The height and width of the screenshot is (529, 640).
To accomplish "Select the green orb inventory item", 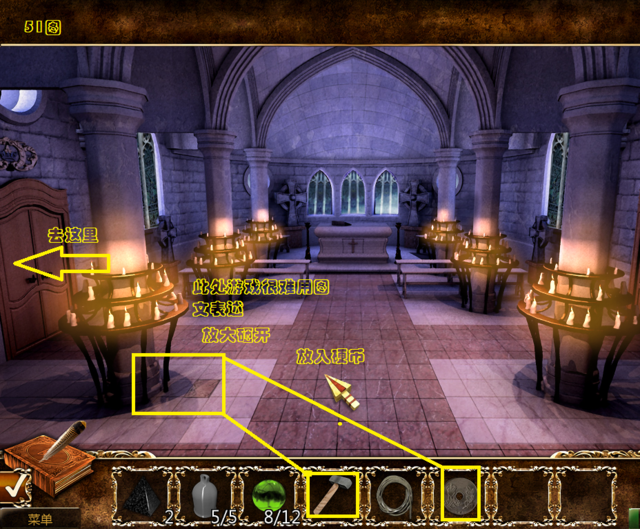I will coord(268,494).
